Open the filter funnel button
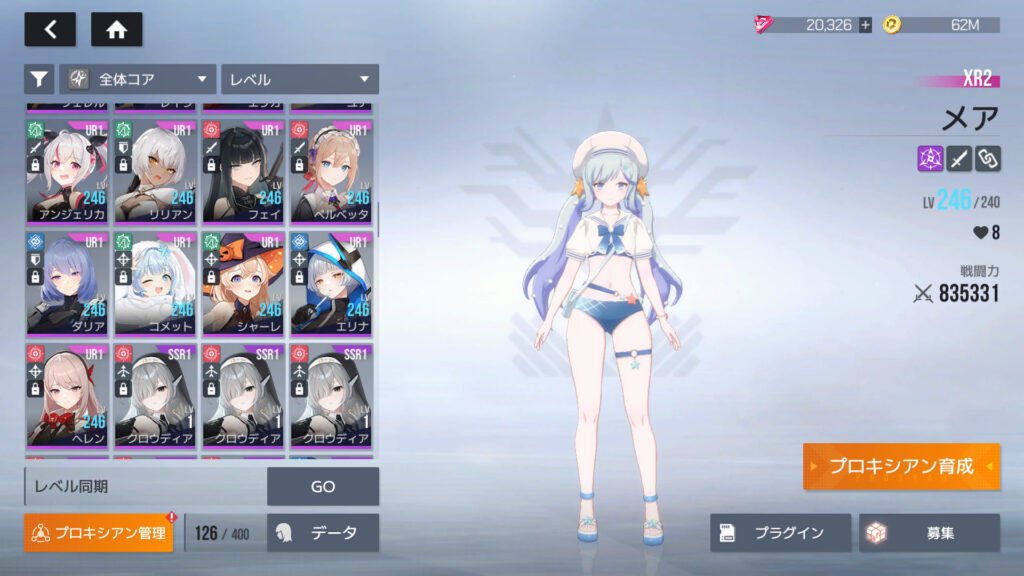Screen dimensions: 1024x576 tap(39, 79)
